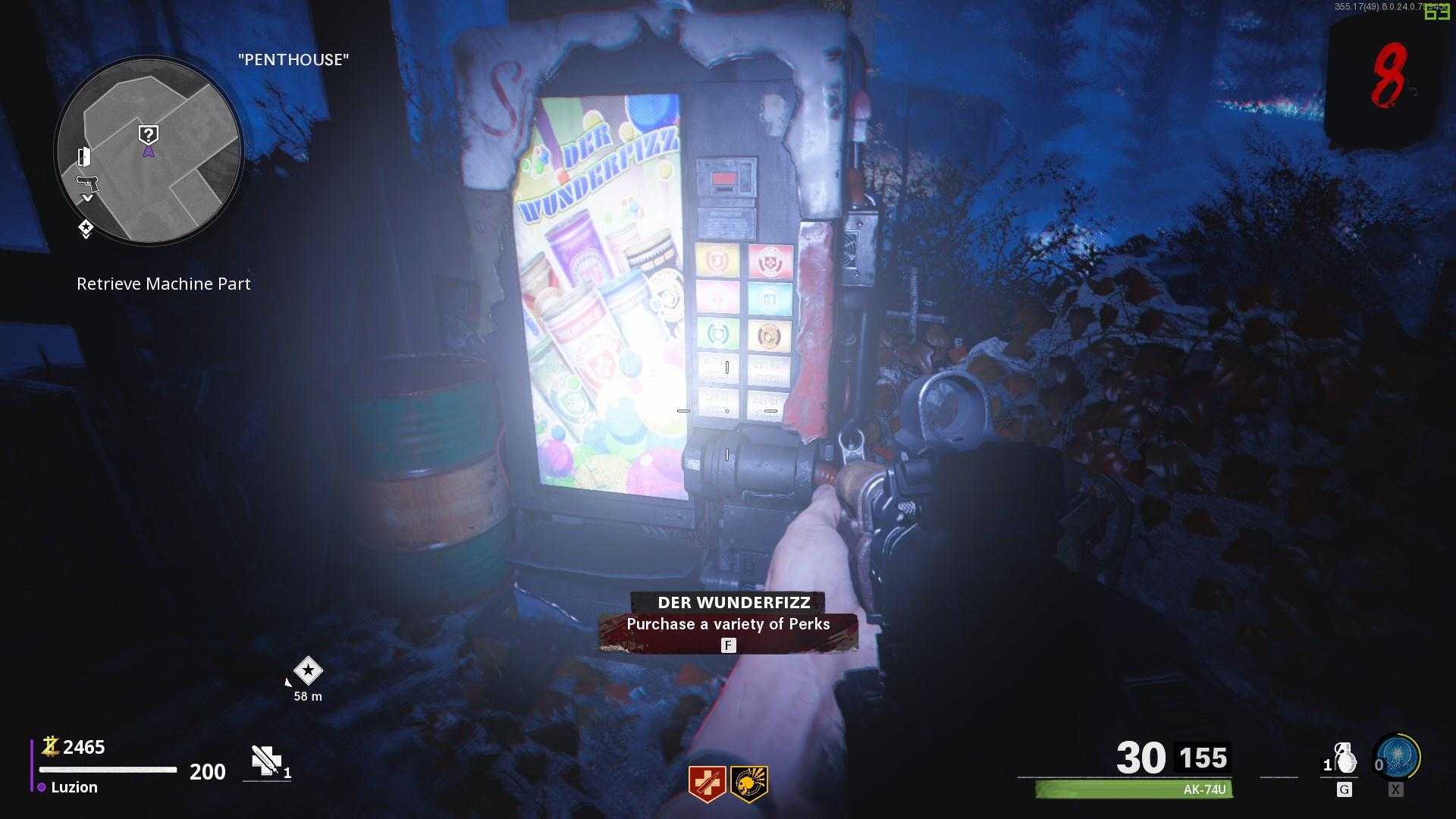Select the yellow perk emblem on the machine
Image resolution: width=1456 pixels, height=819 pixels.
[x=717, y=261]
